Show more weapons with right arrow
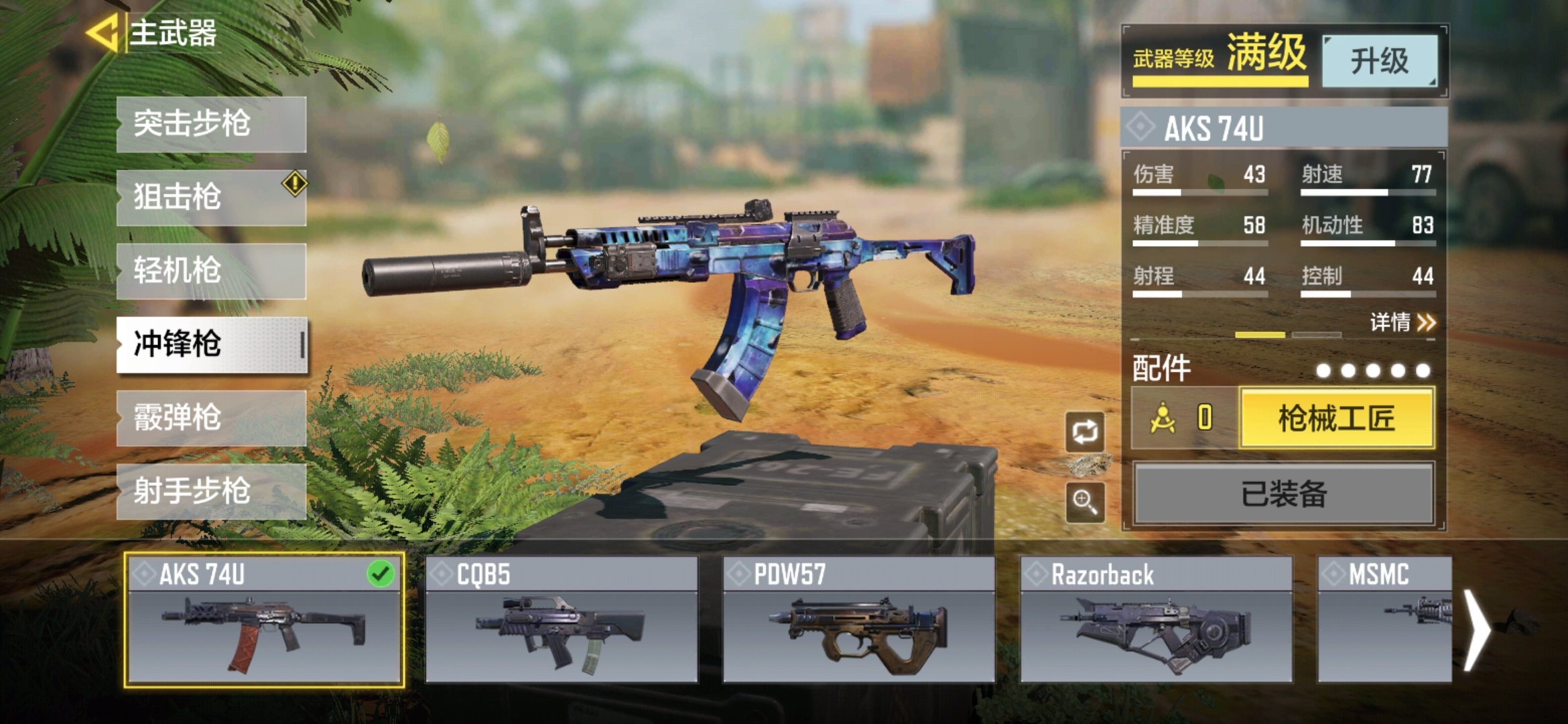The height and width of the screenshot is (724, 1568). [x=1476, y=630]
